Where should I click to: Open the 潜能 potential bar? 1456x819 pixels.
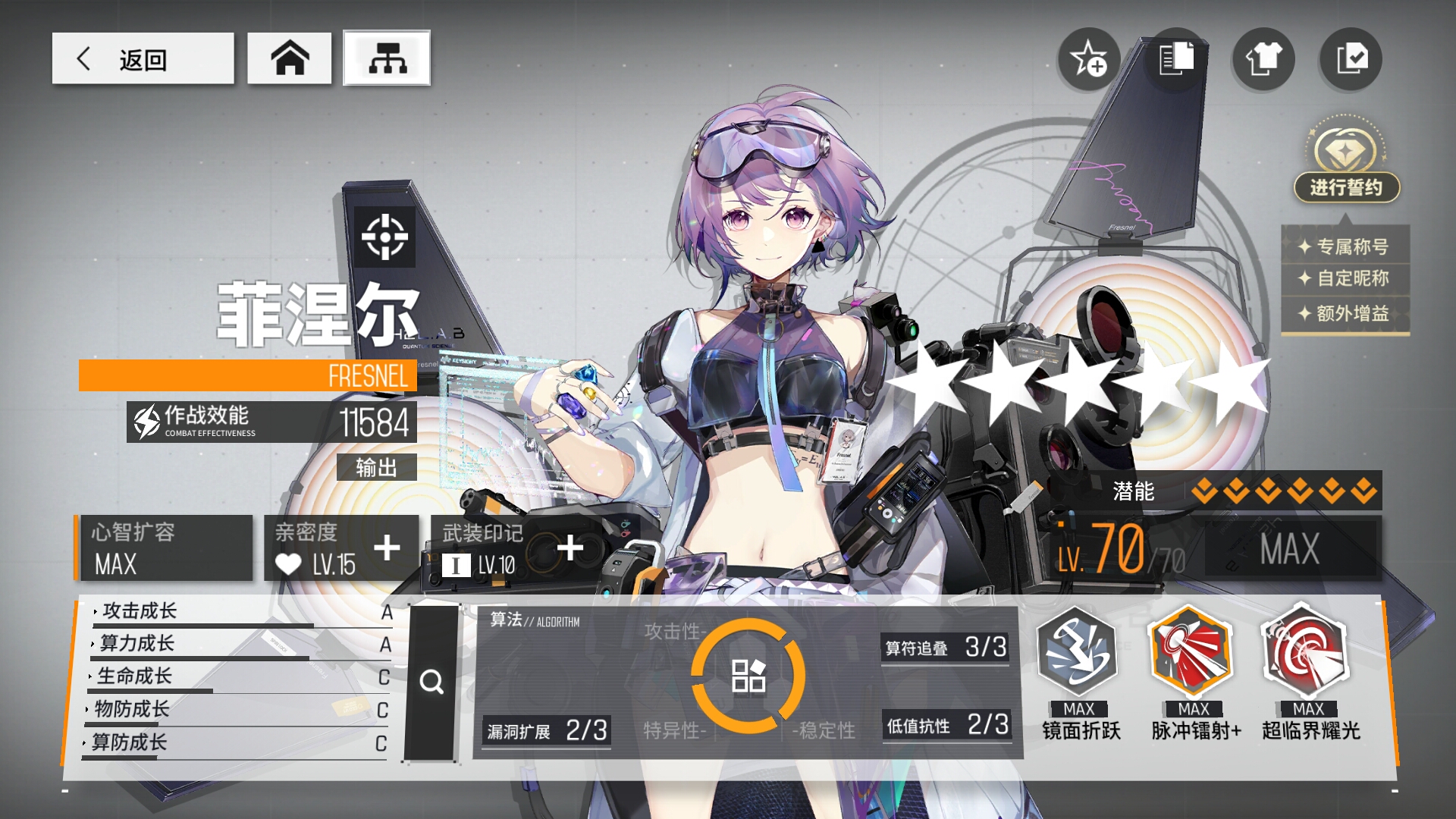1244,491
